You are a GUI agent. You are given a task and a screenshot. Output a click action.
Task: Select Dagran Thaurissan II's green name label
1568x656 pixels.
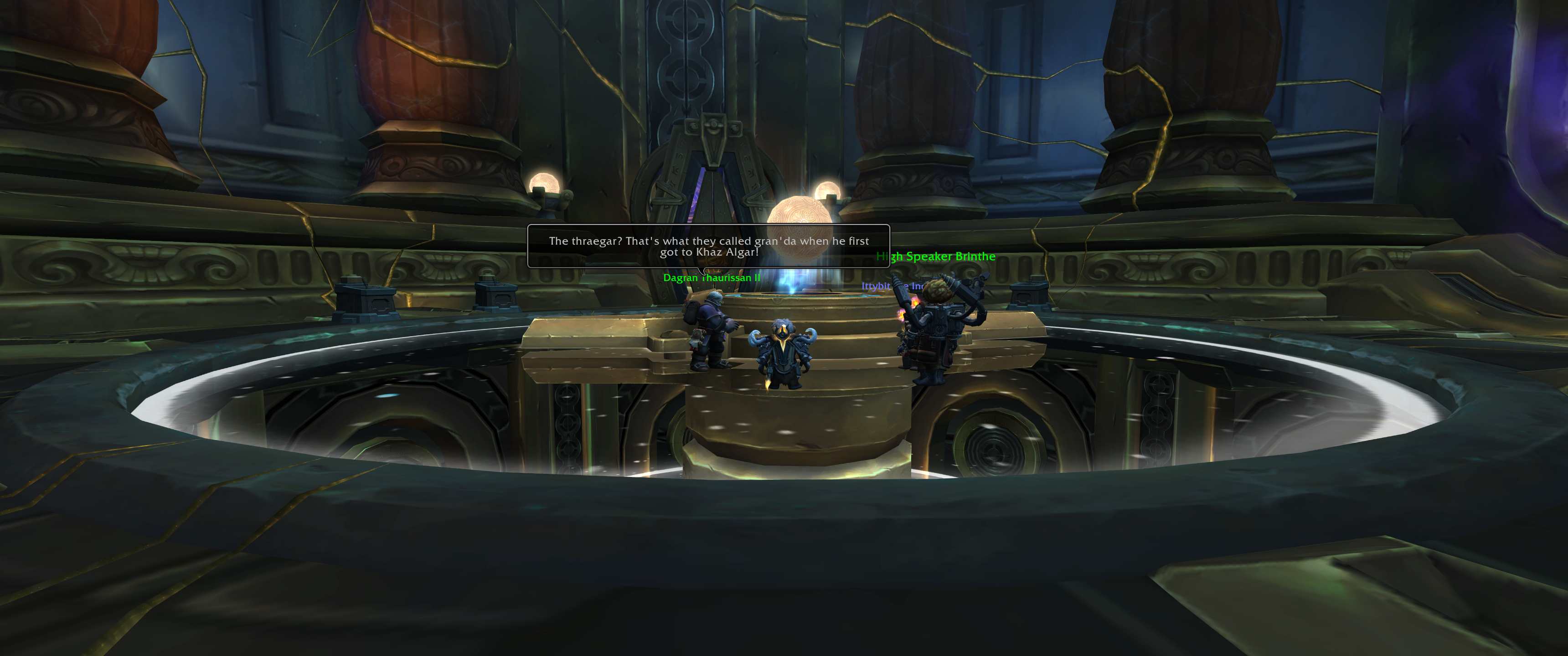pos(711,278)
